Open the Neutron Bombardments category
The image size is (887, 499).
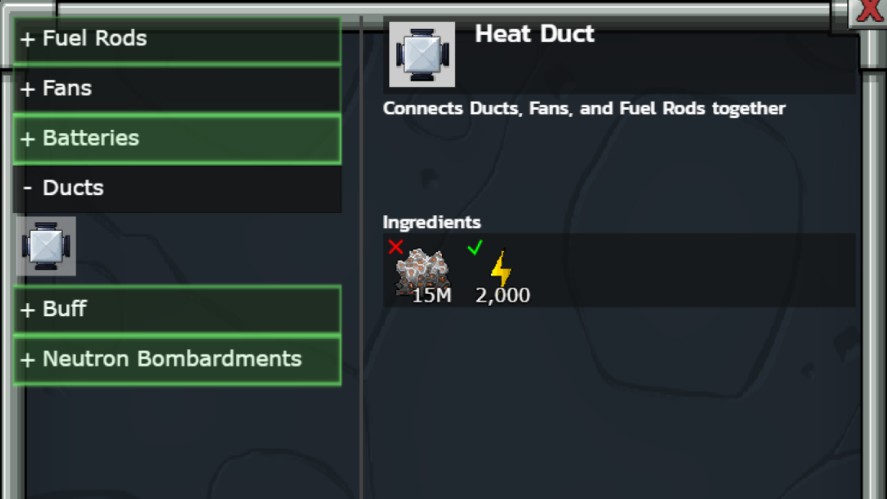177,359
